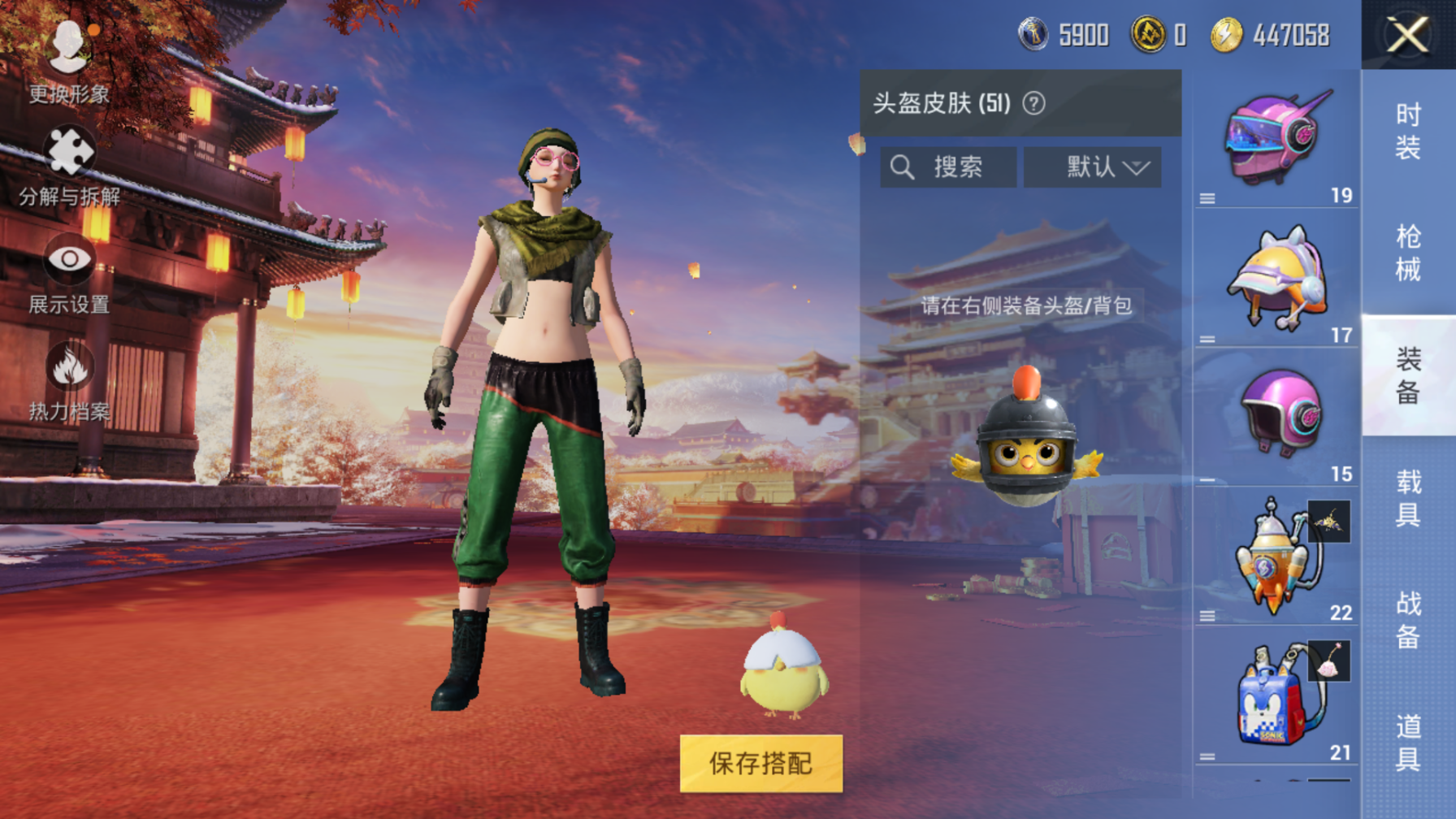Switch to the 战备 combat gear tab

[x=1408, y=619]
